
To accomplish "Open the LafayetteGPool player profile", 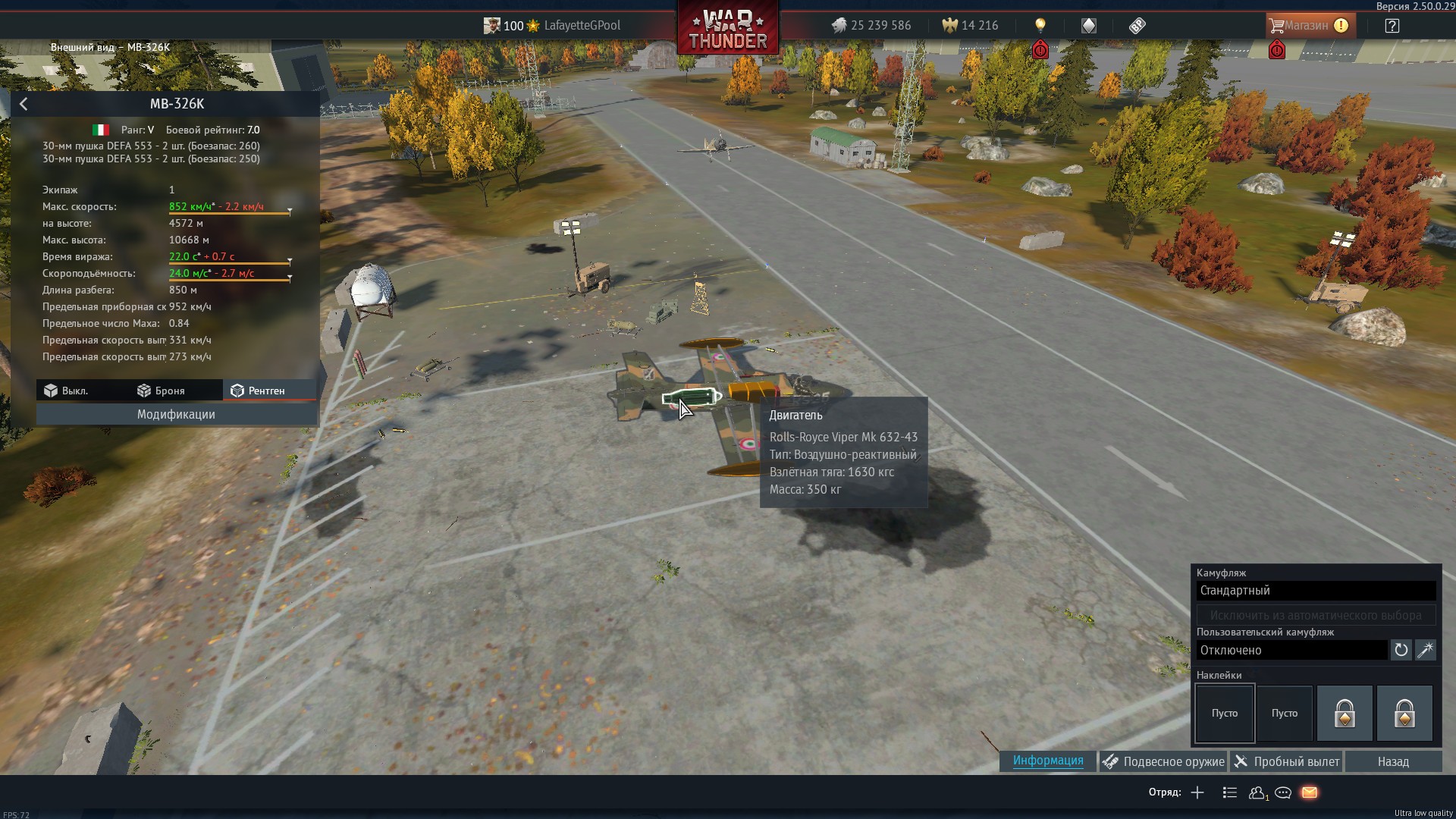I will tap(582, 25).
